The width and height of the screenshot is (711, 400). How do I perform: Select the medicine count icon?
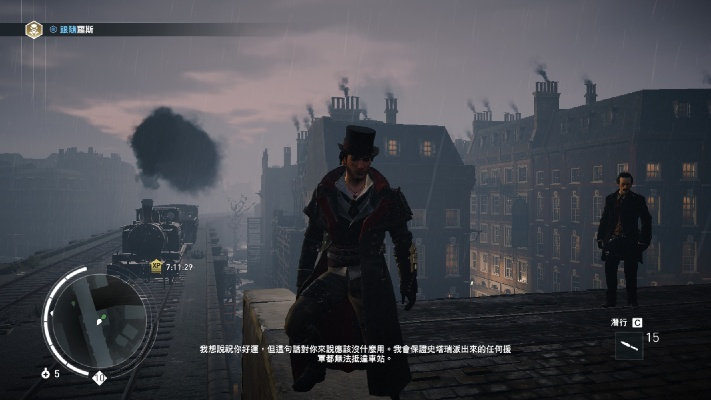pos(45,373)
